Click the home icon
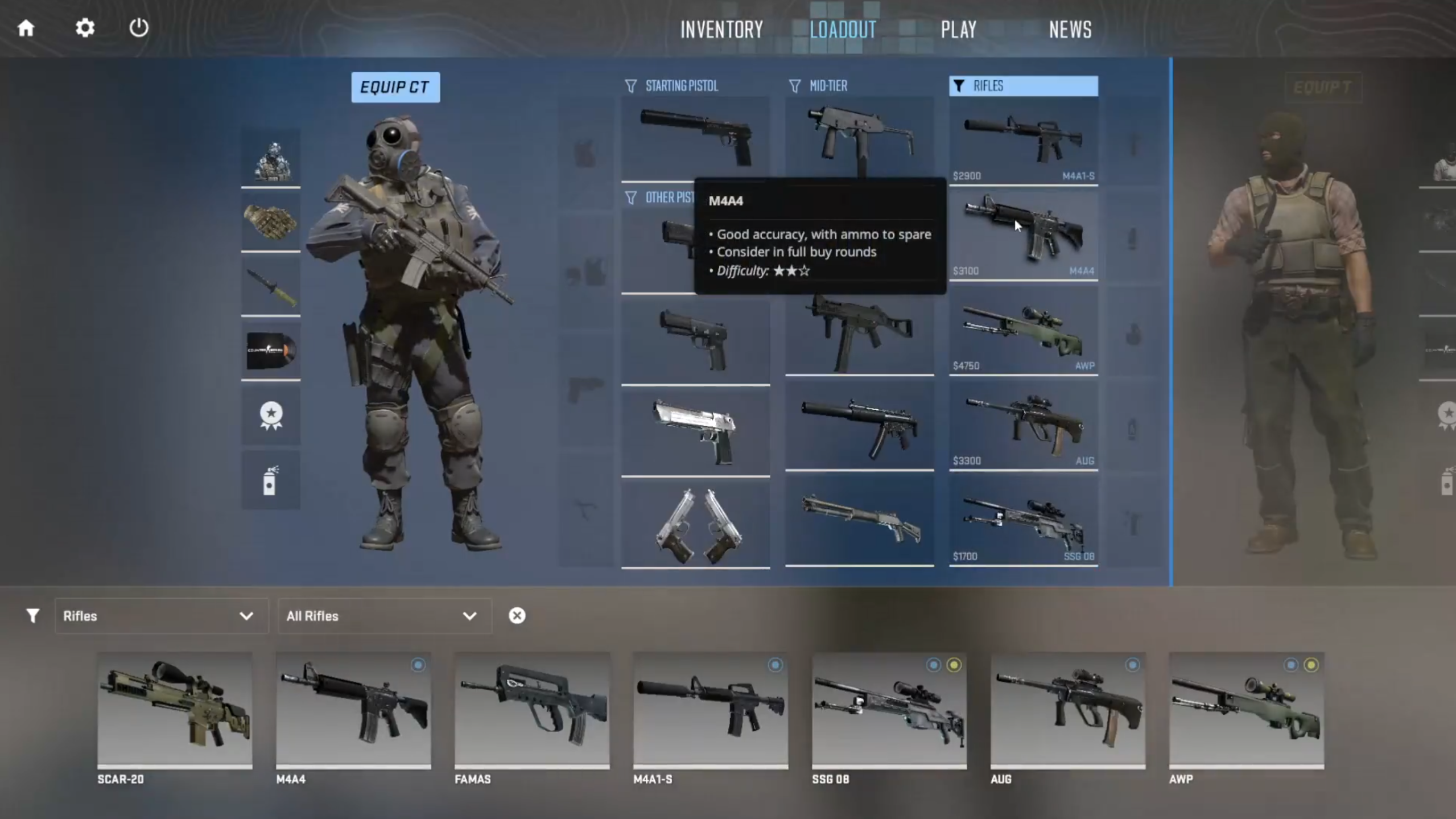Screen dimensions: 1456x819 point(26,28)
